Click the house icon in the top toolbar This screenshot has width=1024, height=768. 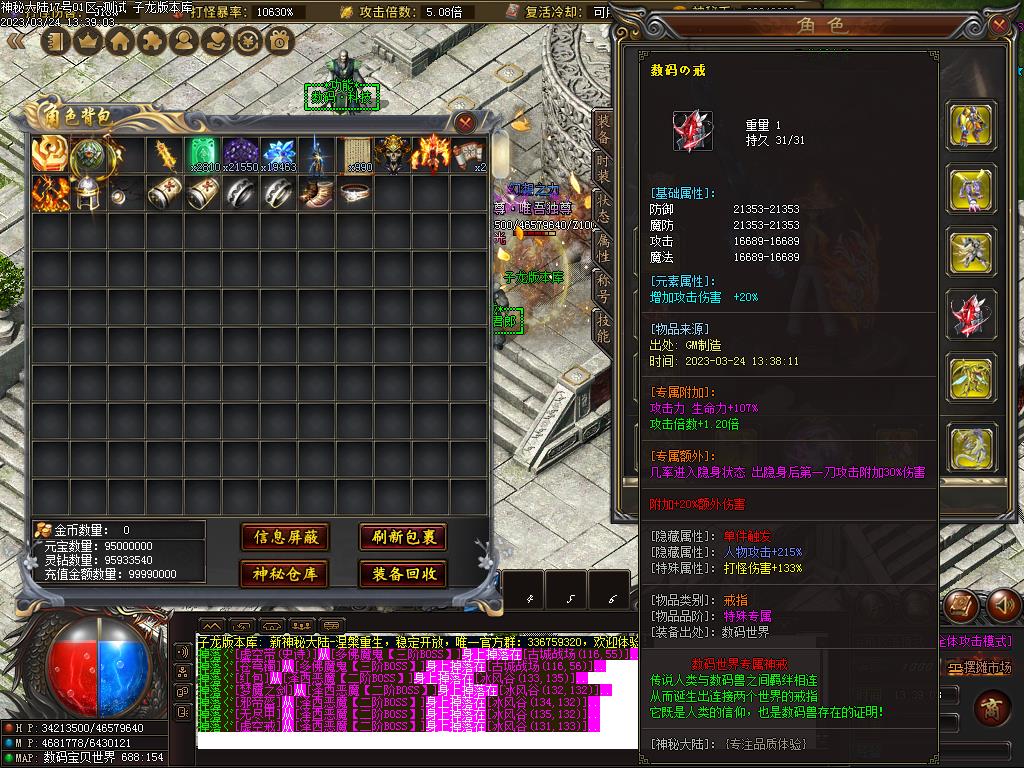coord(121,41)
